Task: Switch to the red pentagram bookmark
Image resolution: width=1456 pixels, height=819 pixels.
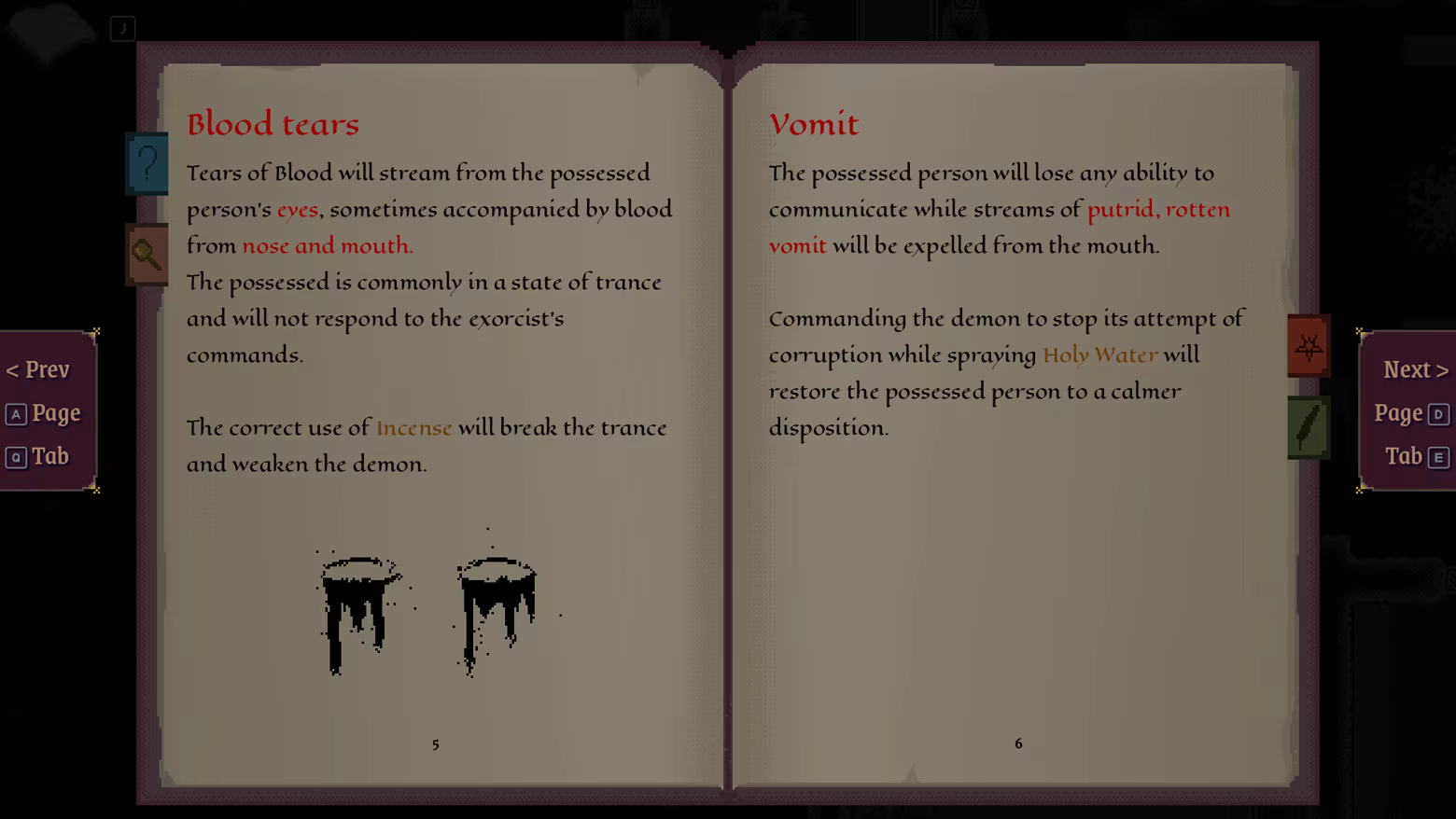Action: (x=1309, y=347)
